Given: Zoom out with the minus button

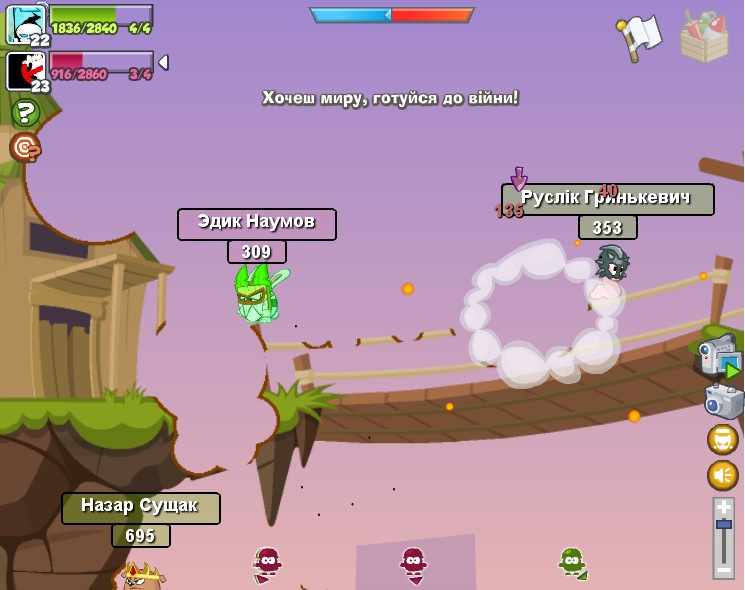Looking at the screenshot, I should tap(723, 569).
